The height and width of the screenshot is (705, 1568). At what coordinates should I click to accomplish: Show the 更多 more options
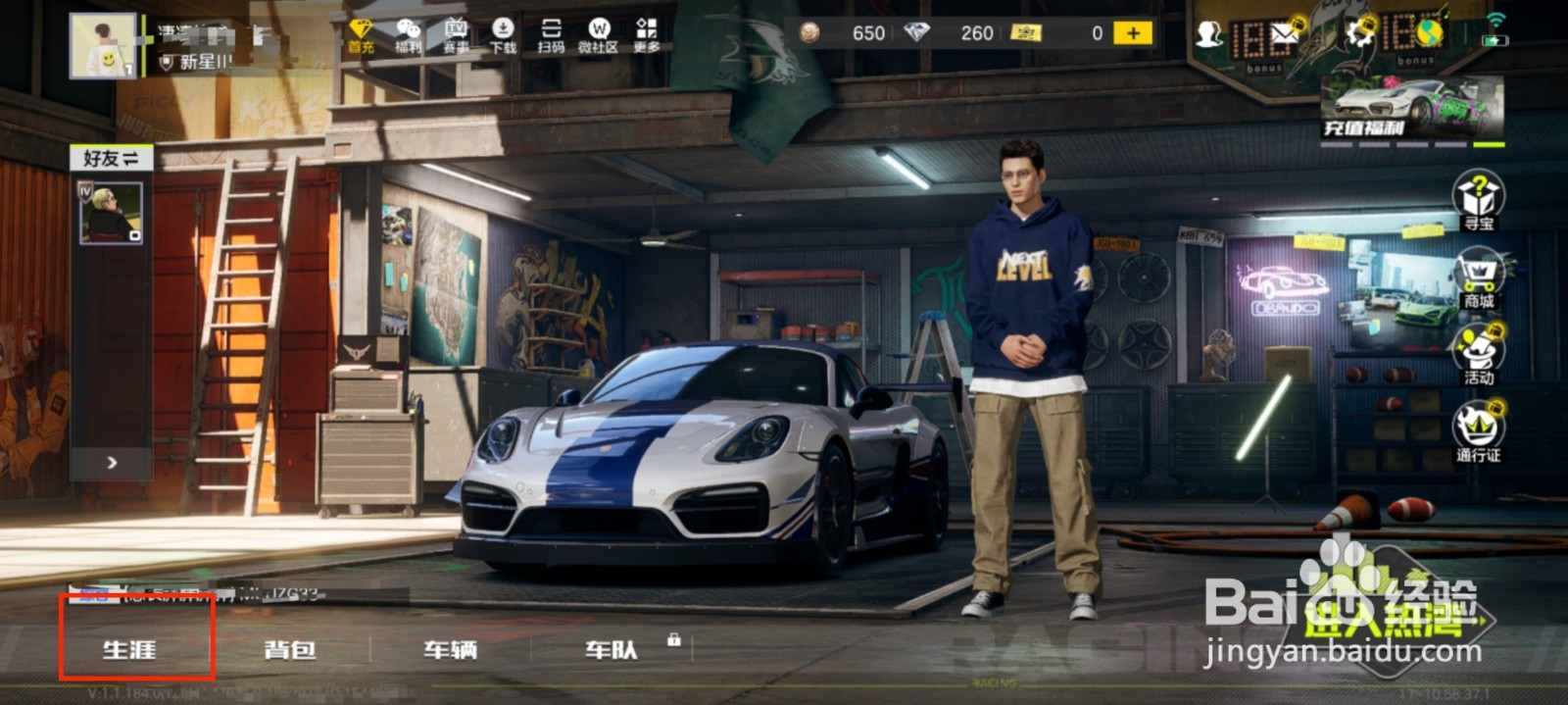click(x=647, y=35)
